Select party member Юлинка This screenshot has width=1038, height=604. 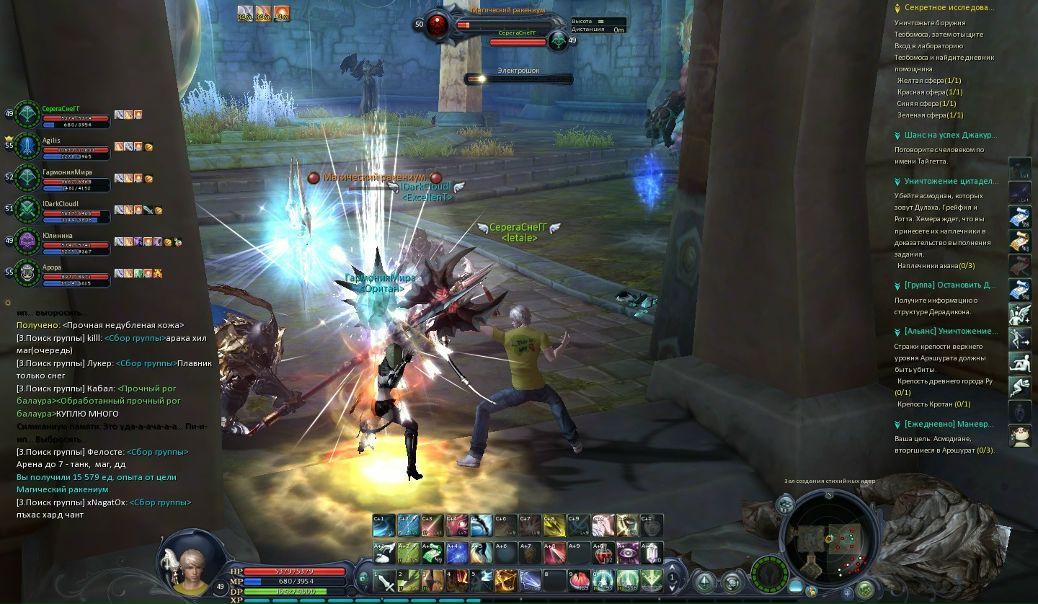pyautogui.click(x=58, y=236)
